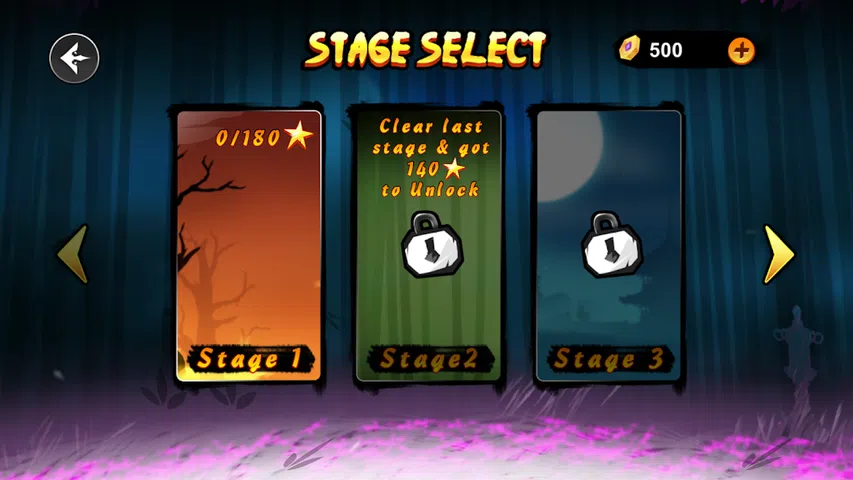The width and height of the screenshot is (853, 480).
Task: Add more gems with the plus button
Action: 741,50
